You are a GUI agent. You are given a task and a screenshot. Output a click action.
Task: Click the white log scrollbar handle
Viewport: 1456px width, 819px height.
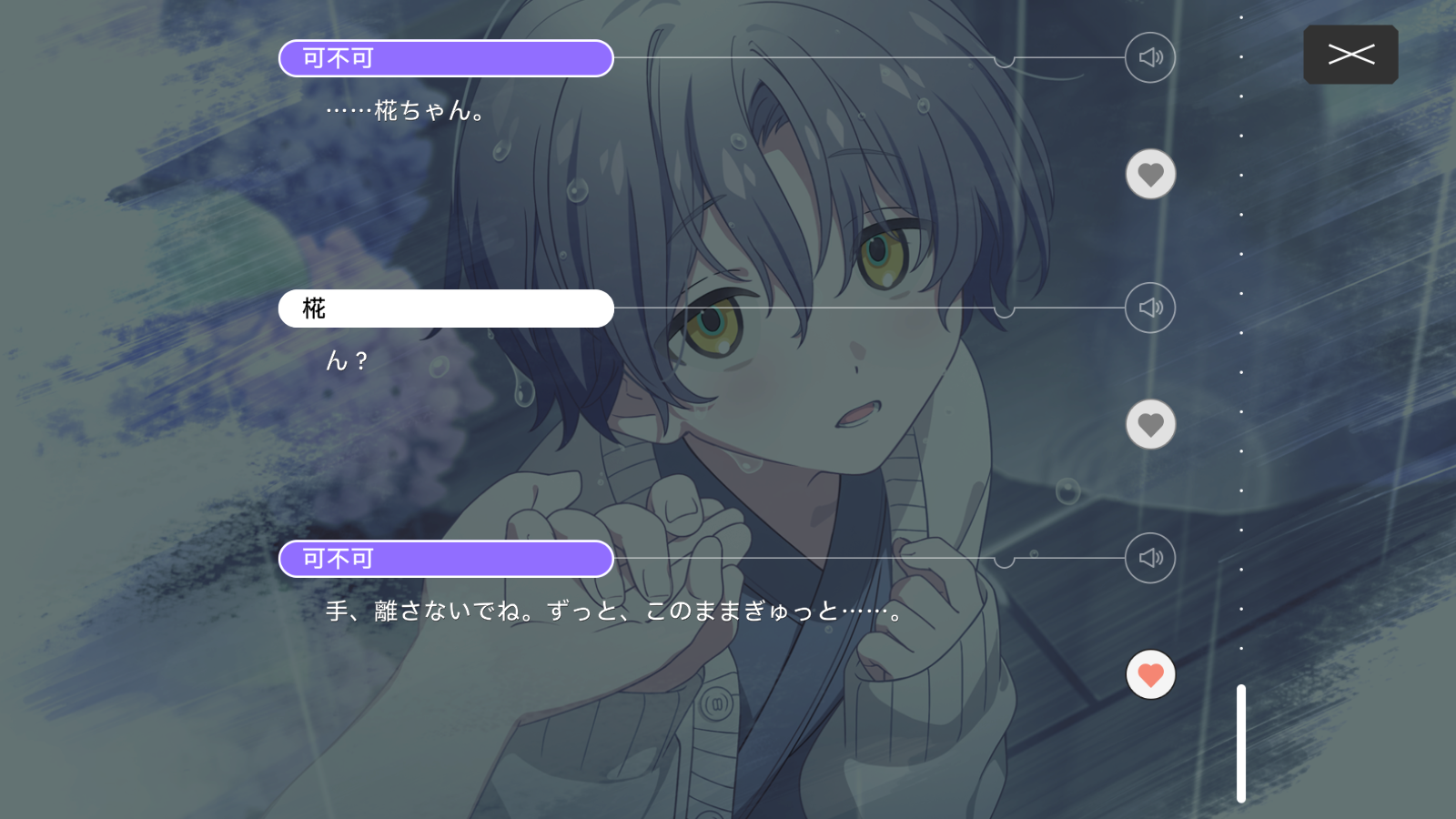[1240, 743]
